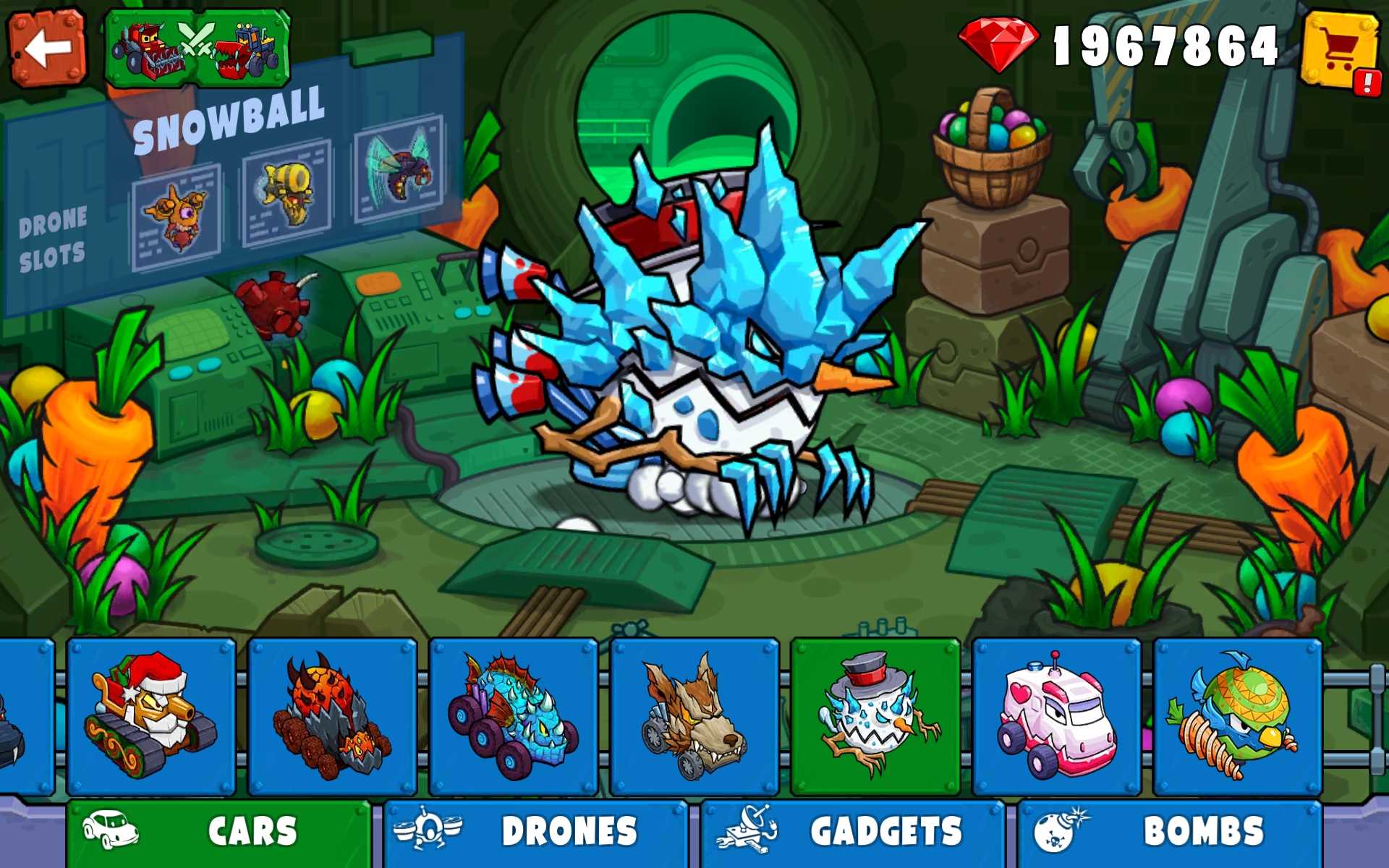Select the orange owl drone slot
The width and height of the screenshot is (1389, 868).
click(177, 216)
